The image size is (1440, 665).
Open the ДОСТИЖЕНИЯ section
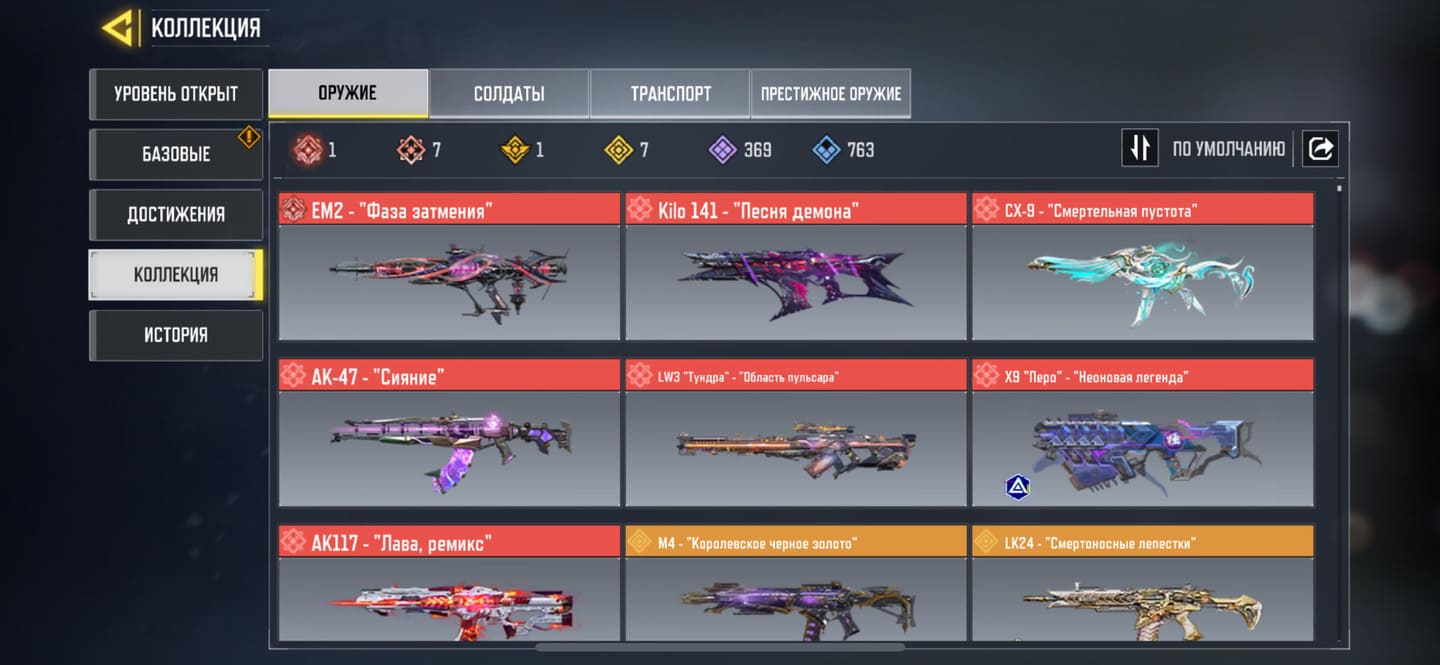(x=176, y=214)
